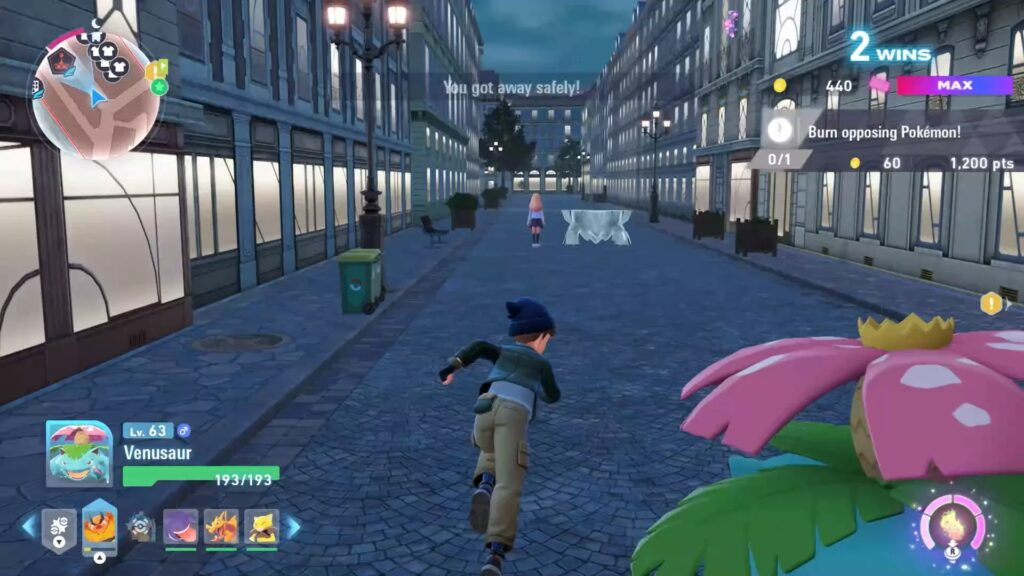
Task: Click the left party scroll arrow
Action: 28,526
